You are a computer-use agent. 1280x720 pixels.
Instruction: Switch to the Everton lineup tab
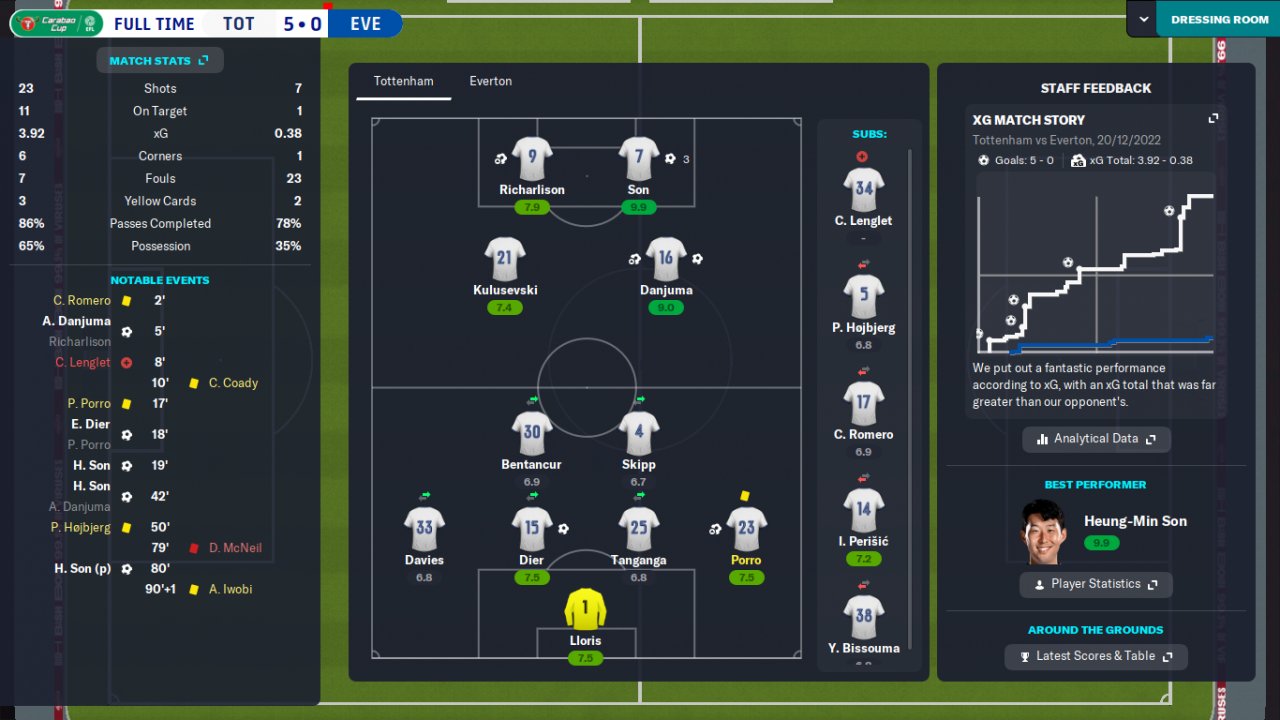pyautogui.click(x=490, y=81)
